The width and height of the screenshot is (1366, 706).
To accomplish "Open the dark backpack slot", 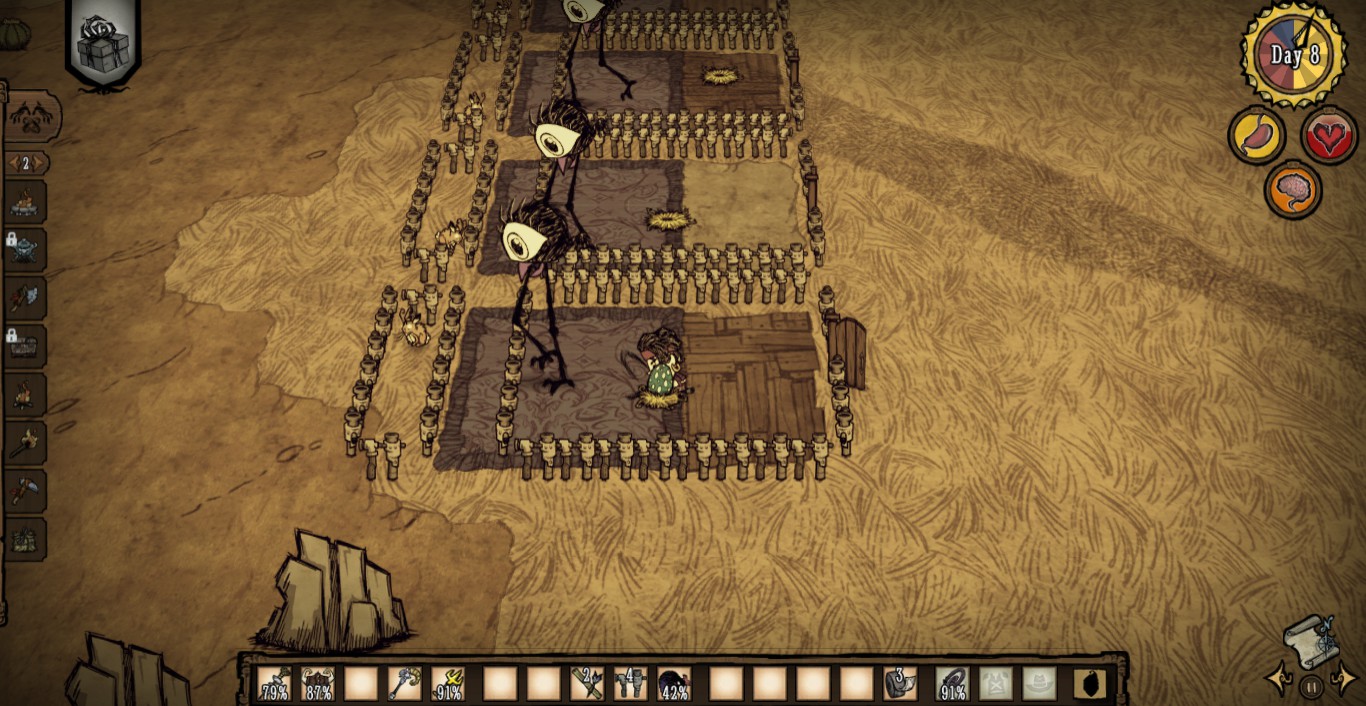I will click(x=1090, y=684).
